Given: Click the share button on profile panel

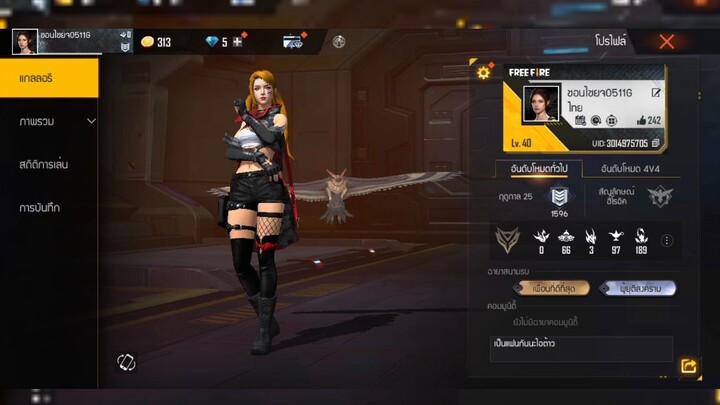Looking at the screenshot, I should pos(689,367).
